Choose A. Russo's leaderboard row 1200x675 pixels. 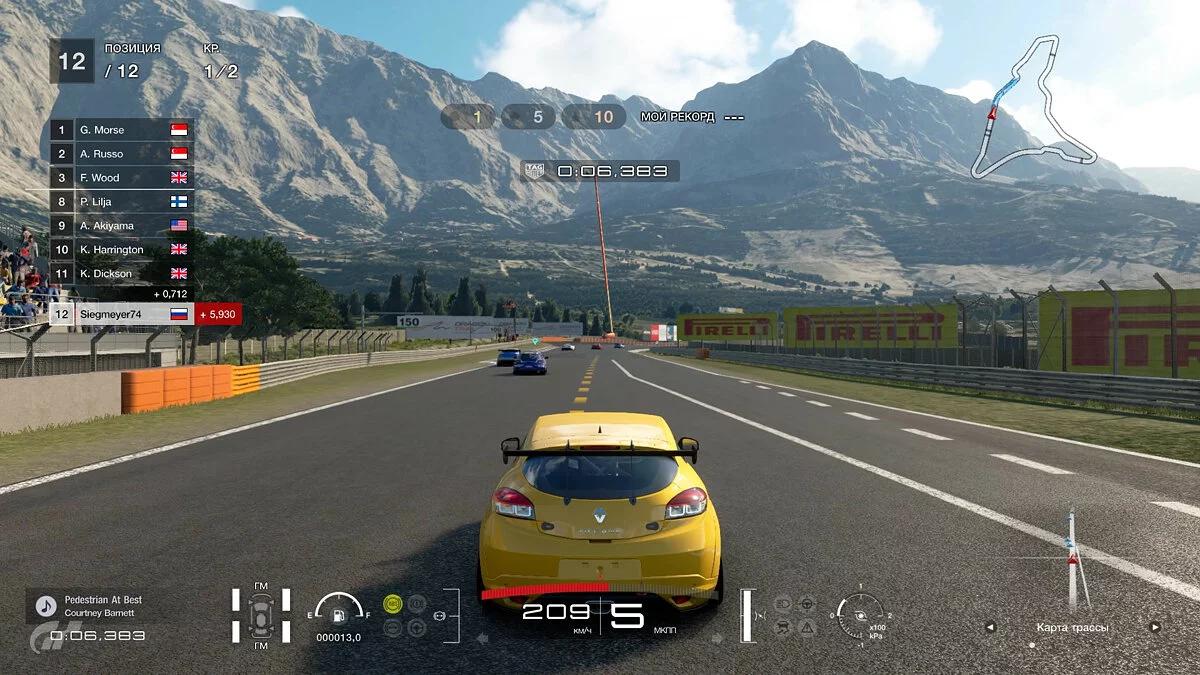pos(121,154)
